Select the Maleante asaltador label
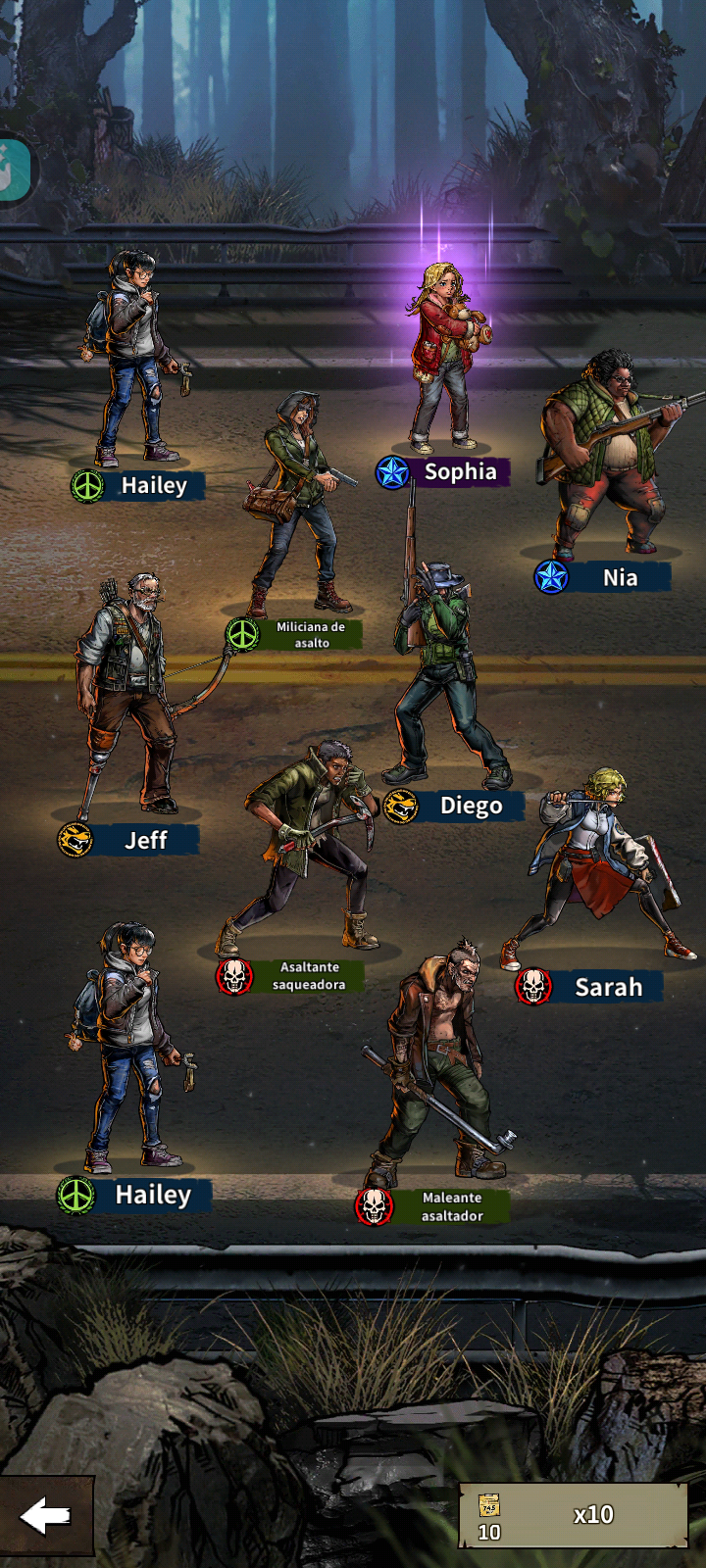This screenshot has height=1568, width=706. 451,1206
